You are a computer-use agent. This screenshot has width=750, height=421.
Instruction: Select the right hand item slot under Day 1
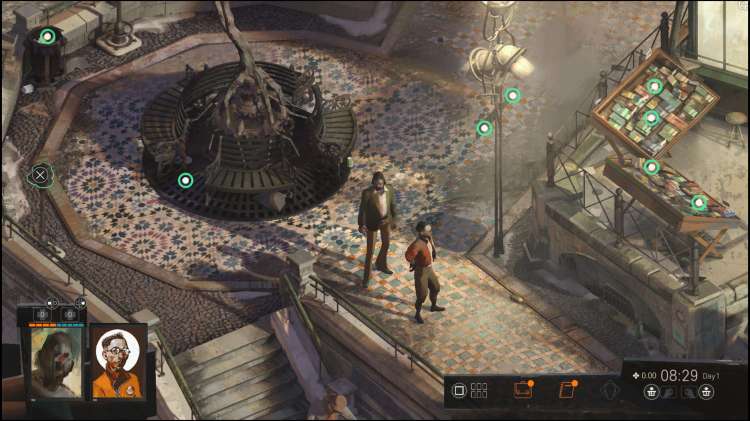point(707,392)
